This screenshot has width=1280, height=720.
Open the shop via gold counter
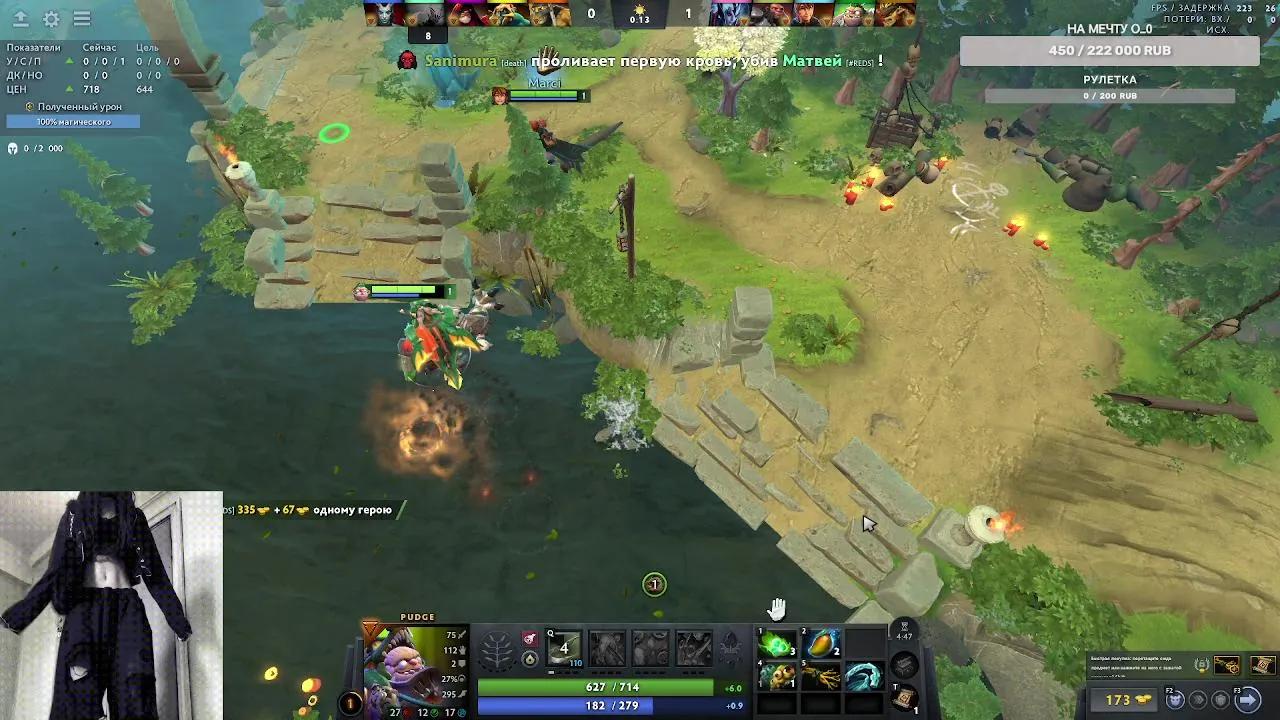pos(1128,700)
